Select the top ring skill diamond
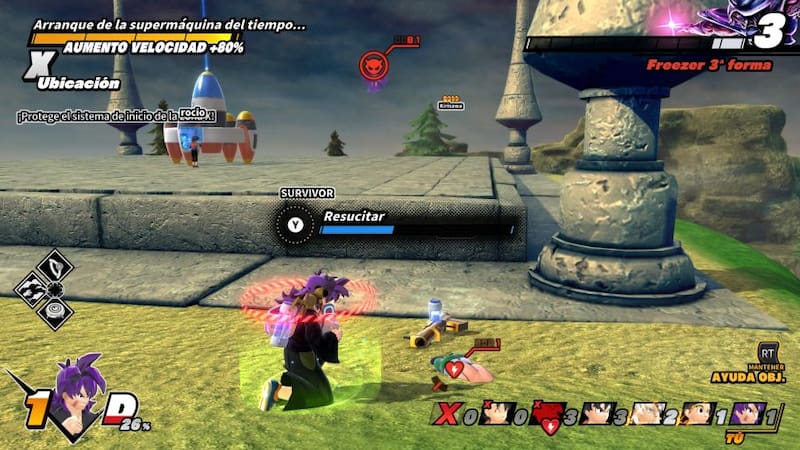Image resolution: width=800 pixels, height=450 pixels. coord(56,265)
